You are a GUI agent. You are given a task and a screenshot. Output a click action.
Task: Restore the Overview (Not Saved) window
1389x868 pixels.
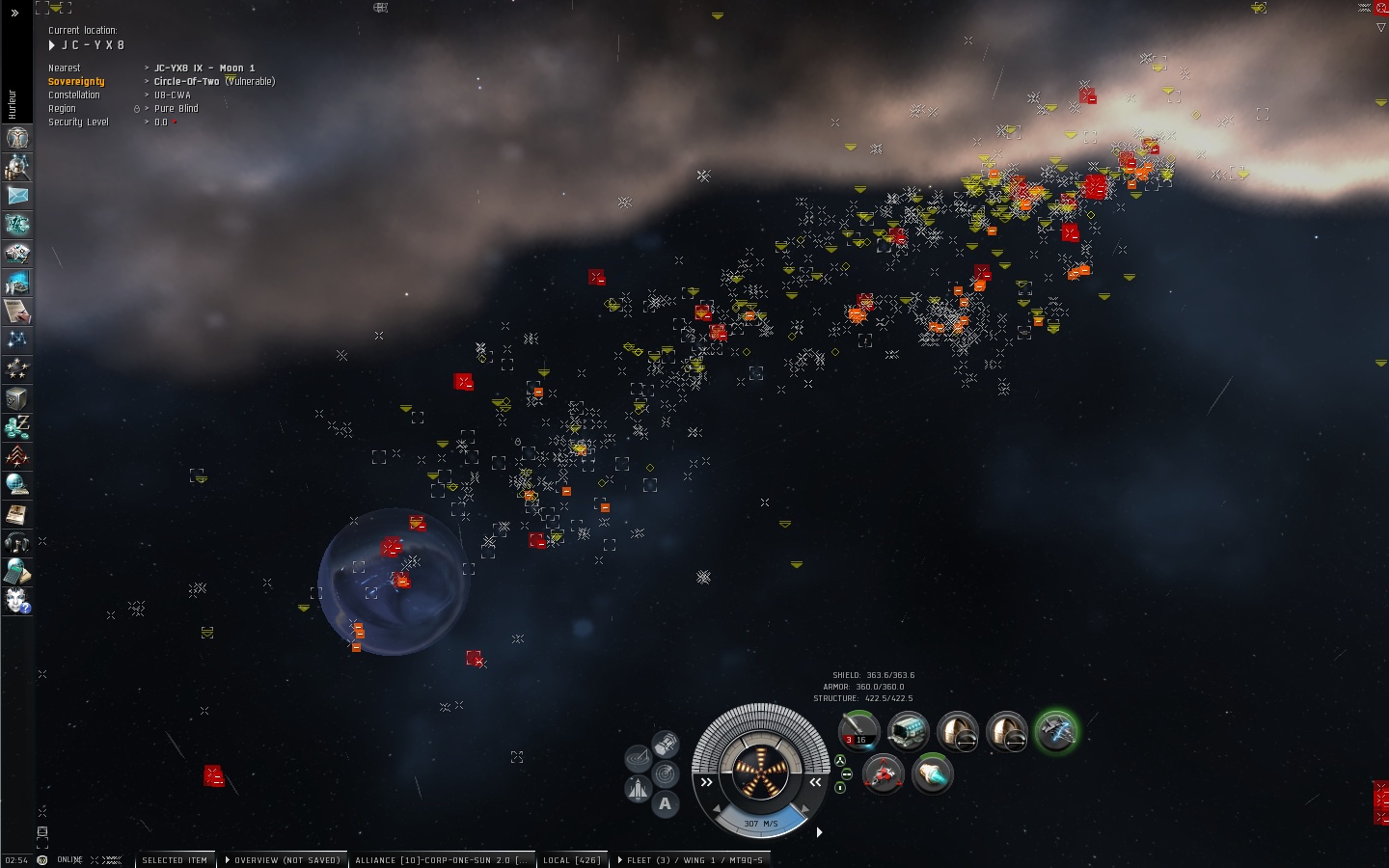(x=284, y=860)
